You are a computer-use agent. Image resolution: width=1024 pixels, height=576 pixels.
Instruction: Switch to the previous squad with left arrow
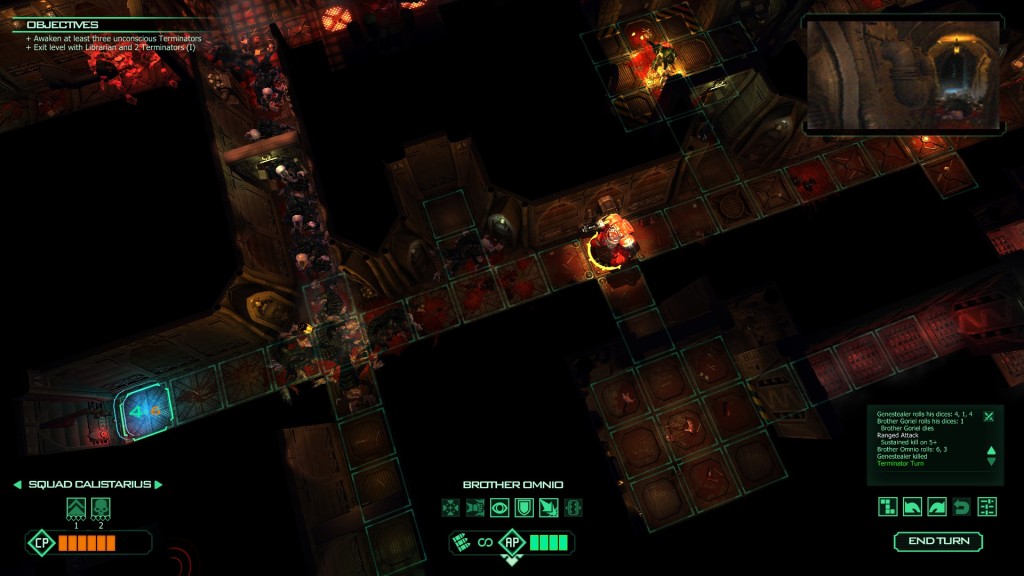(17, 485)
